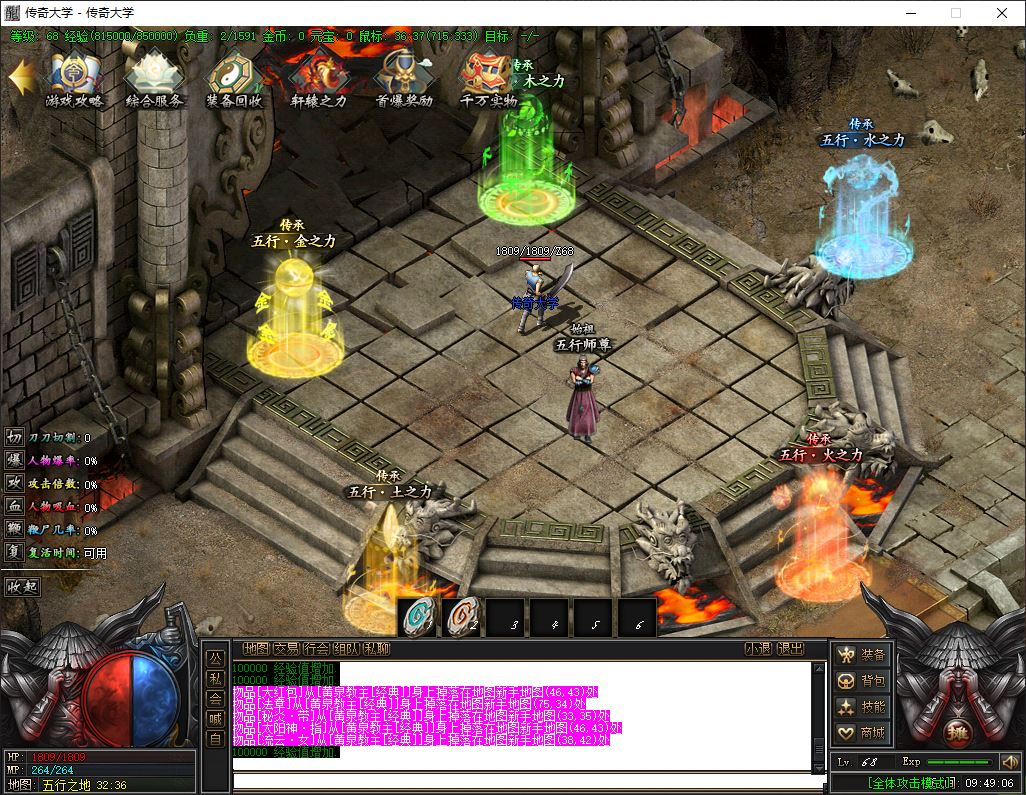Open the 游戏攻略 game guide icon
The width and height of the screenshot is (1026, 795).
[x=74, y=78]
